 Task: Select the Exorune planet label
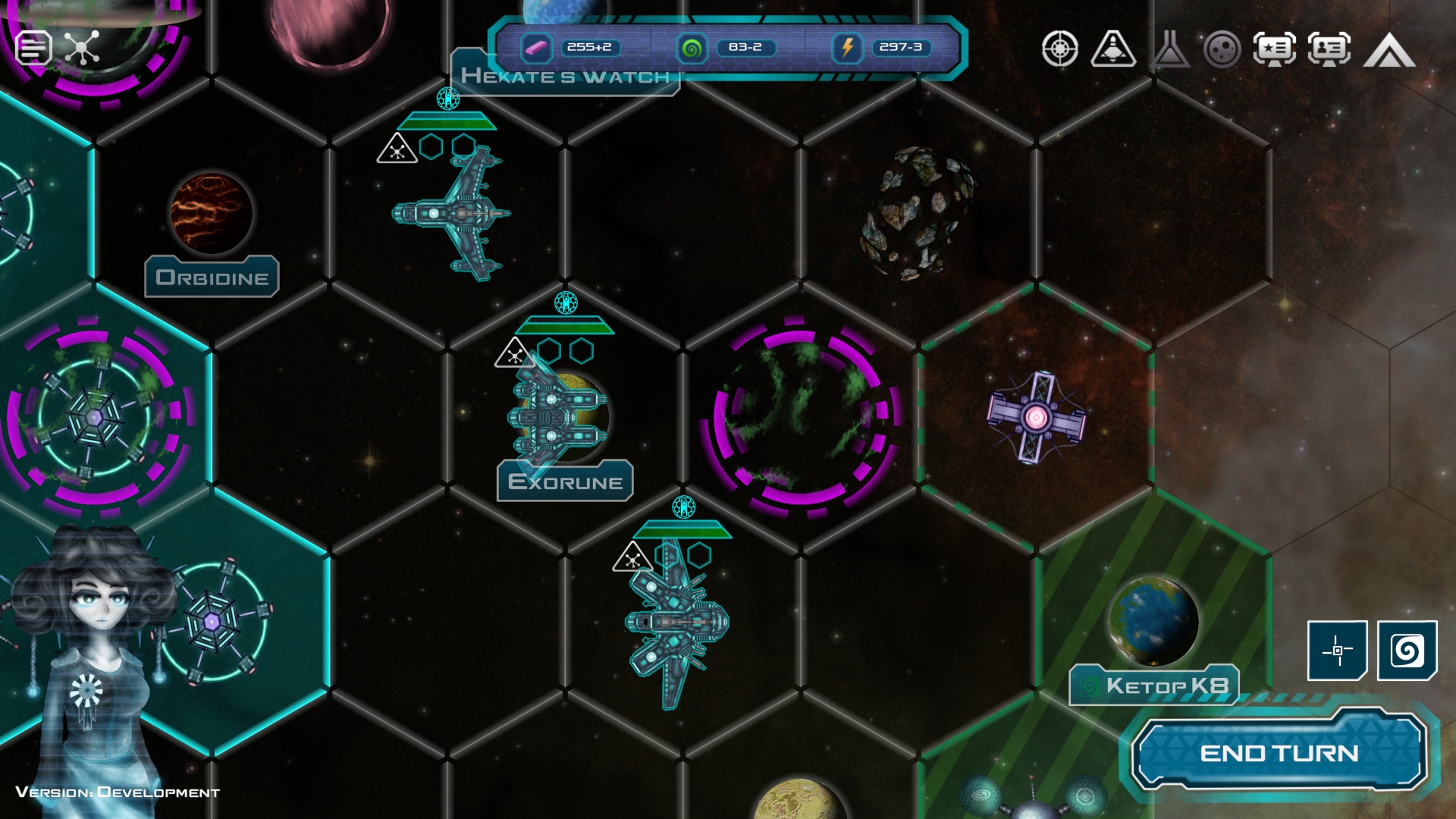coord(565,482)
